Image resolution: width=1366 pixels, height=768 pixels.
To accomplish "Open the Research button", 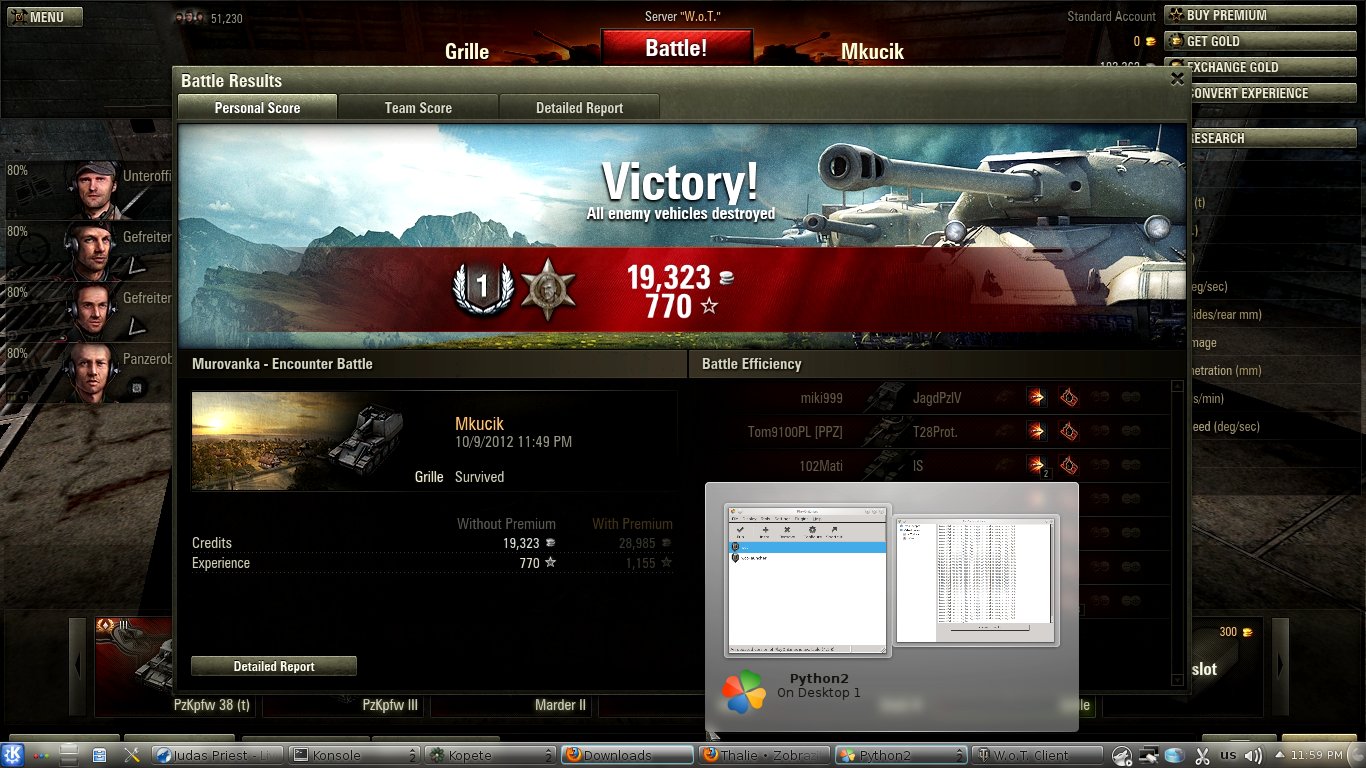I will tap(1263, 138).
